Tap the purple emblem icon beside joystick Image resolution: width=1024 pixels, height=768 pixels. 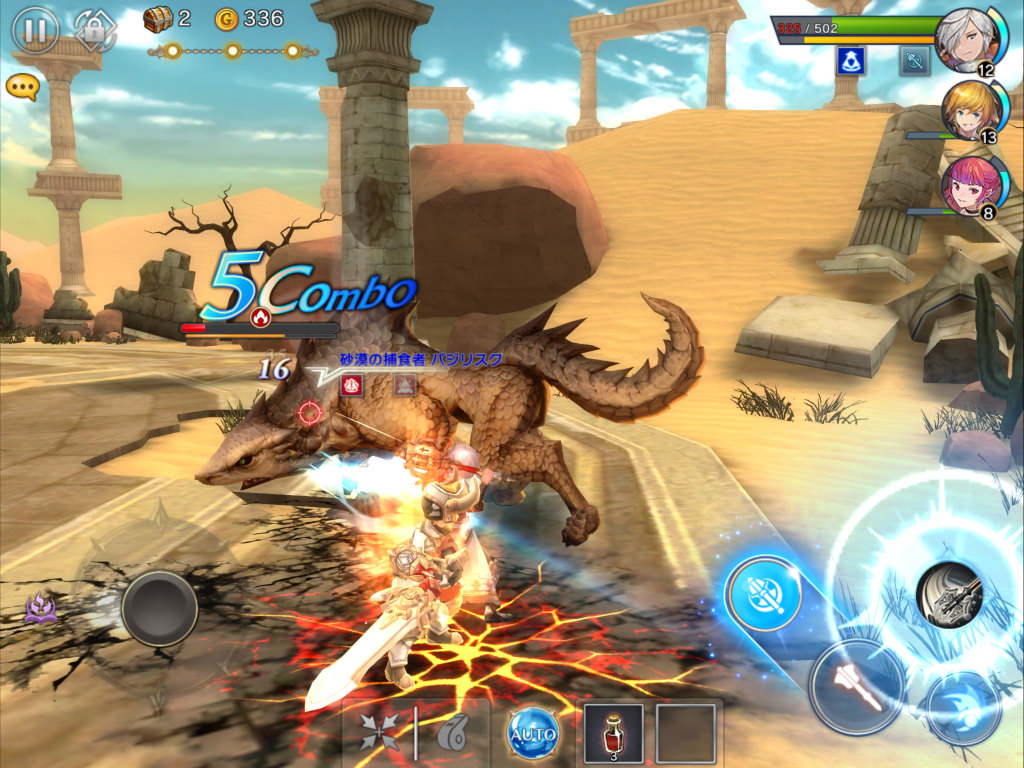[42, 606]
